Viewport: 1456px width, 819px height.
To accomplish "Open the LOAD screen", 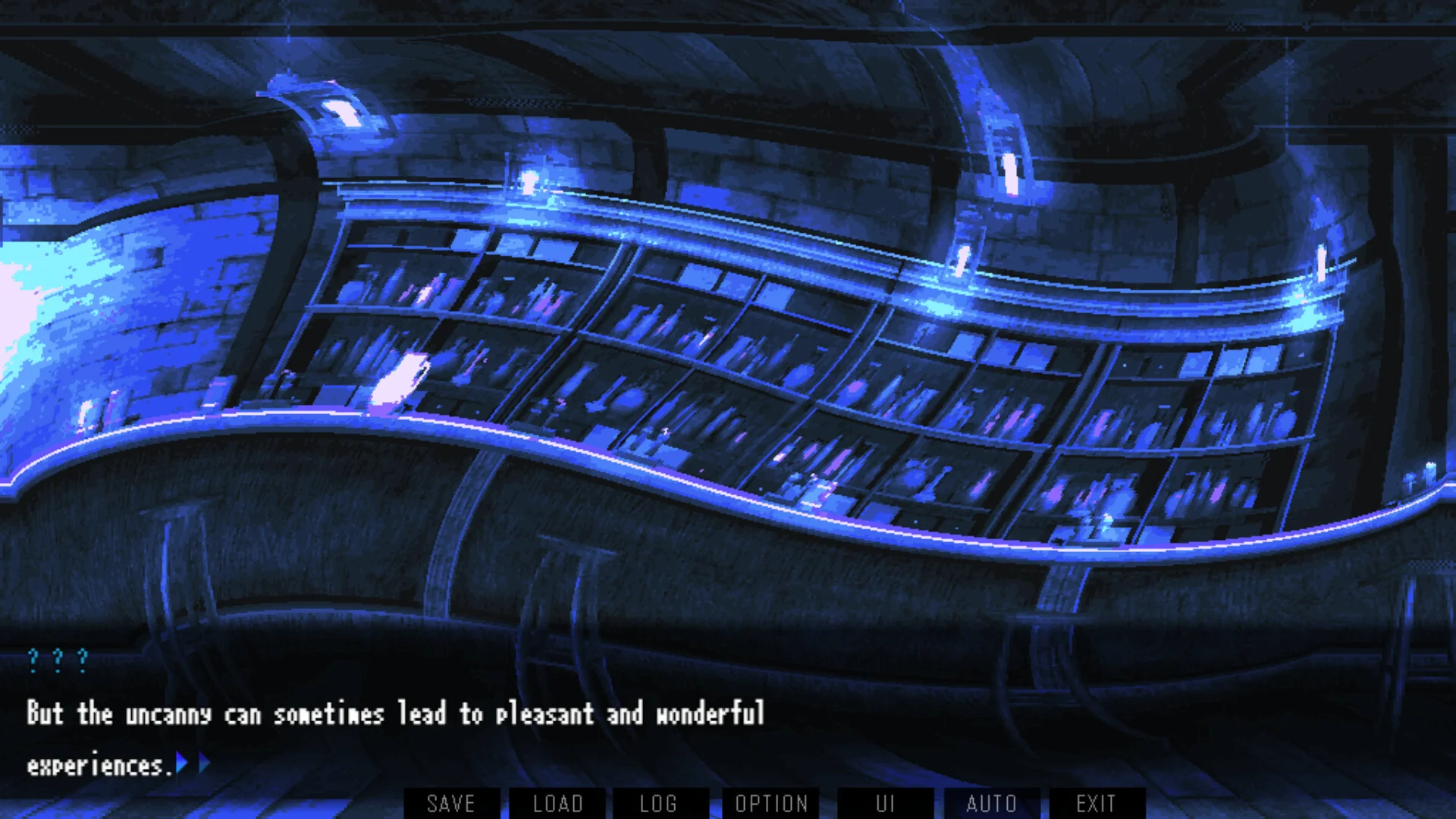I will coord(557,804).
